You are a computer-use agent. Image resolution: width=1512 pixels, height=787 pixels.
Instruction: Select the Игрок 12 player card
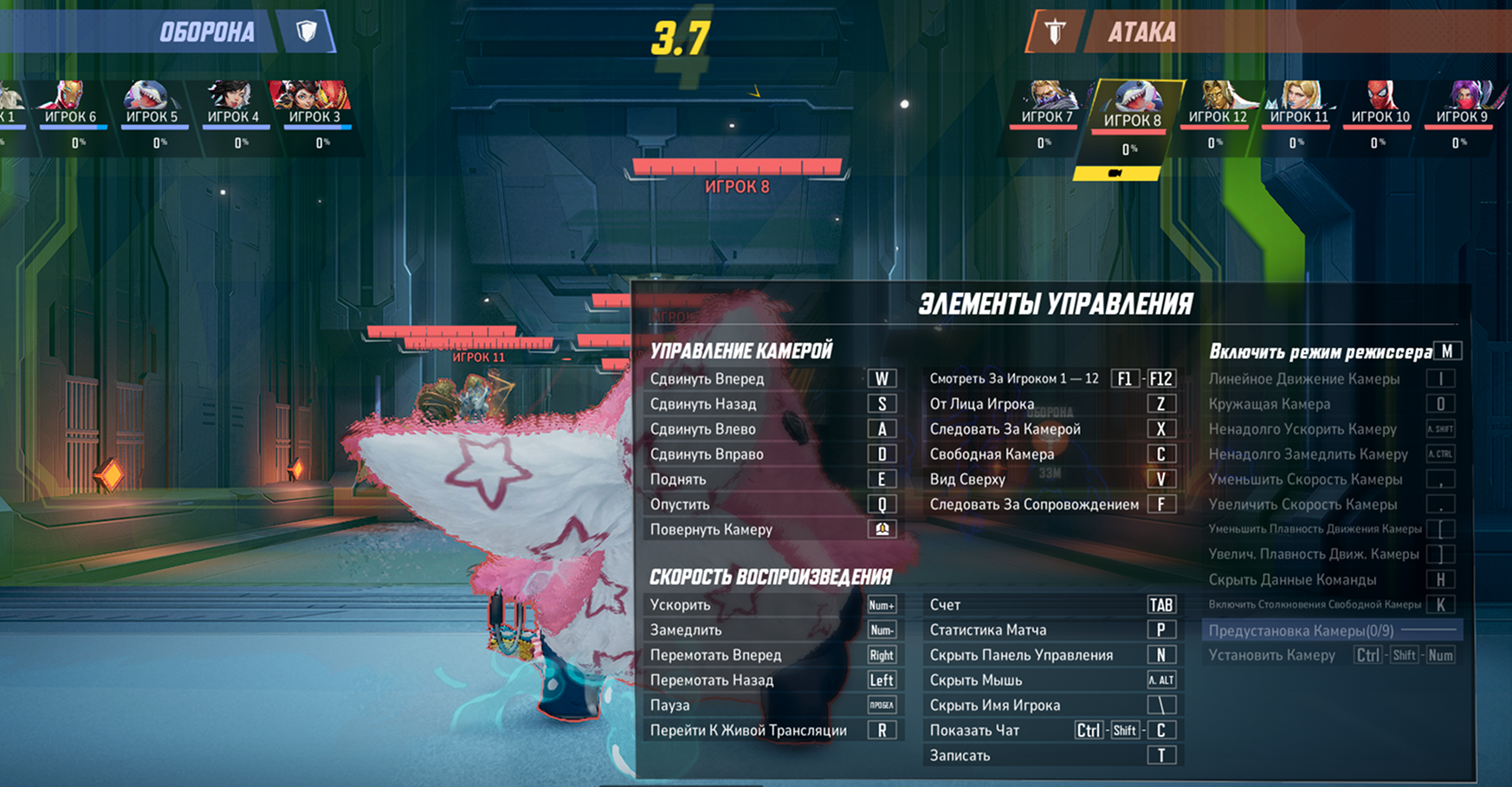[x=1217, y=102]
